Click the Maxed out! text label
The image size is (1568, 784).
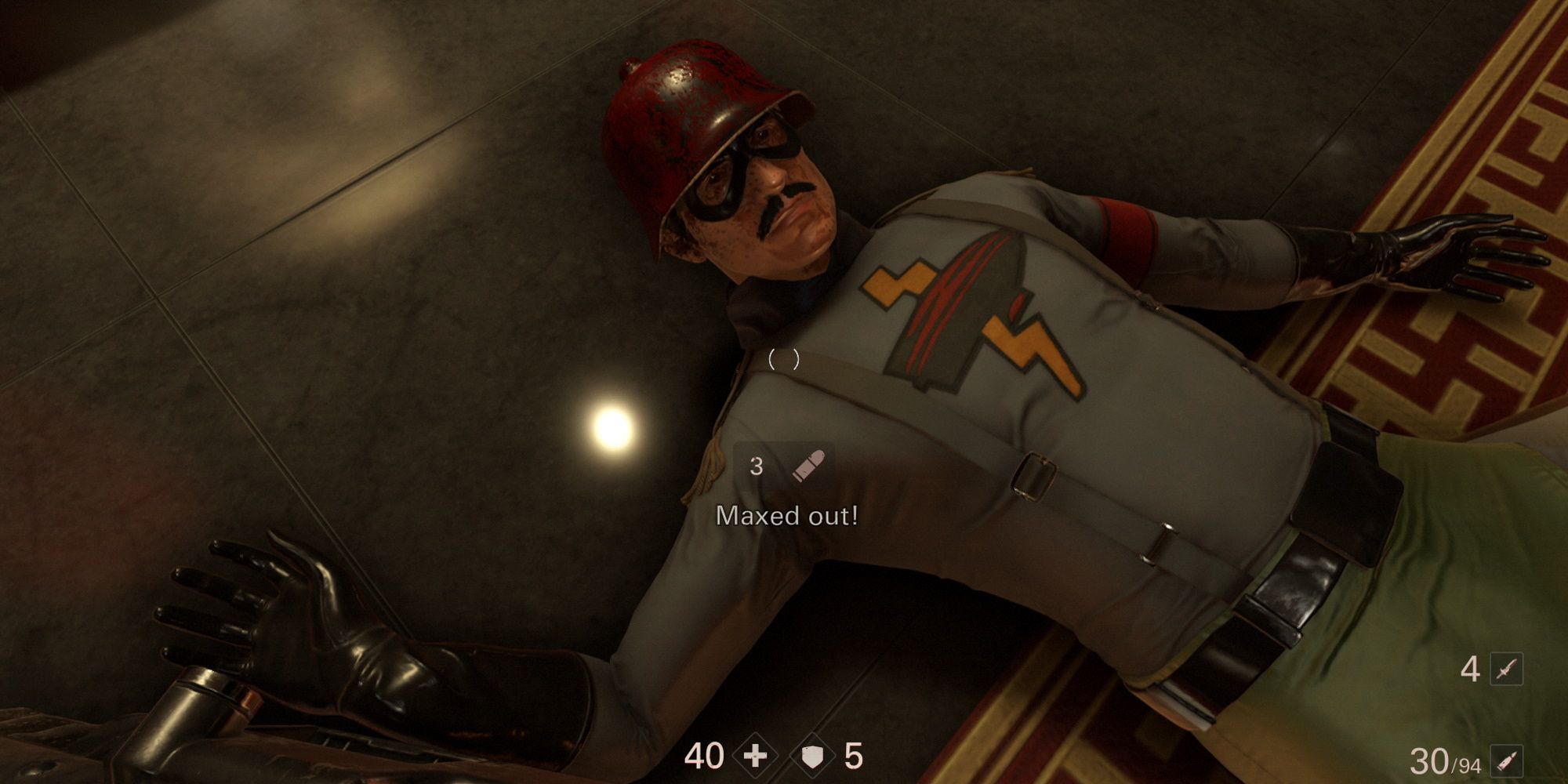click(786, 515)
